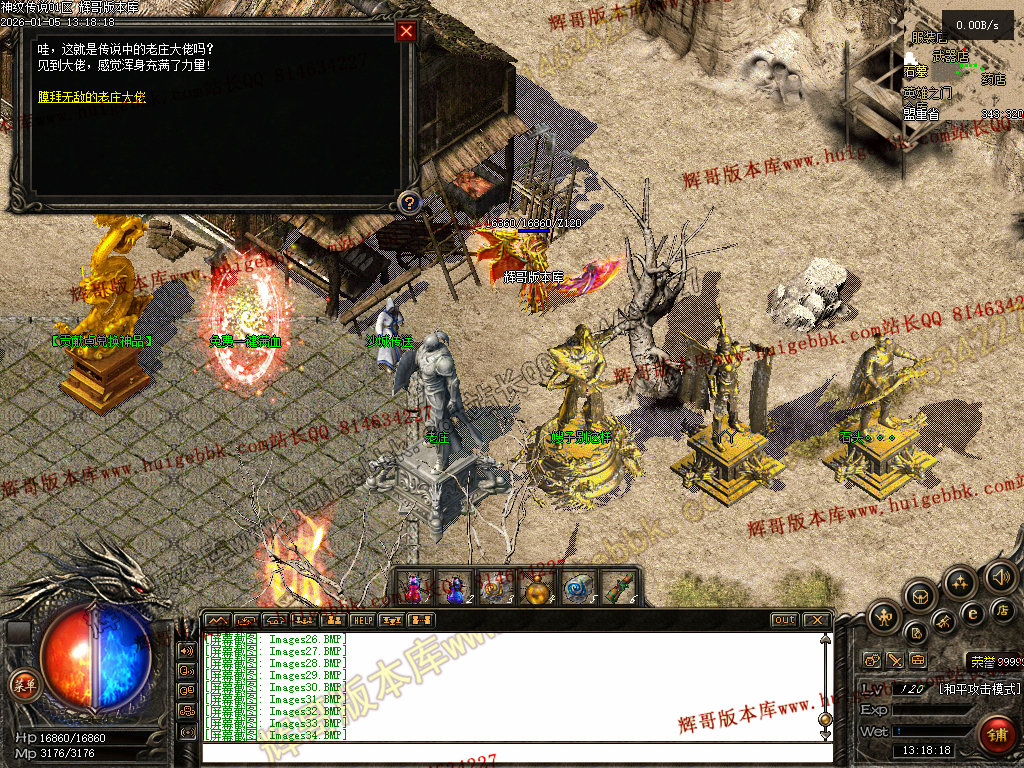
Task: Use the red potion in hotbar slot 1
Action: pos(414,587)
